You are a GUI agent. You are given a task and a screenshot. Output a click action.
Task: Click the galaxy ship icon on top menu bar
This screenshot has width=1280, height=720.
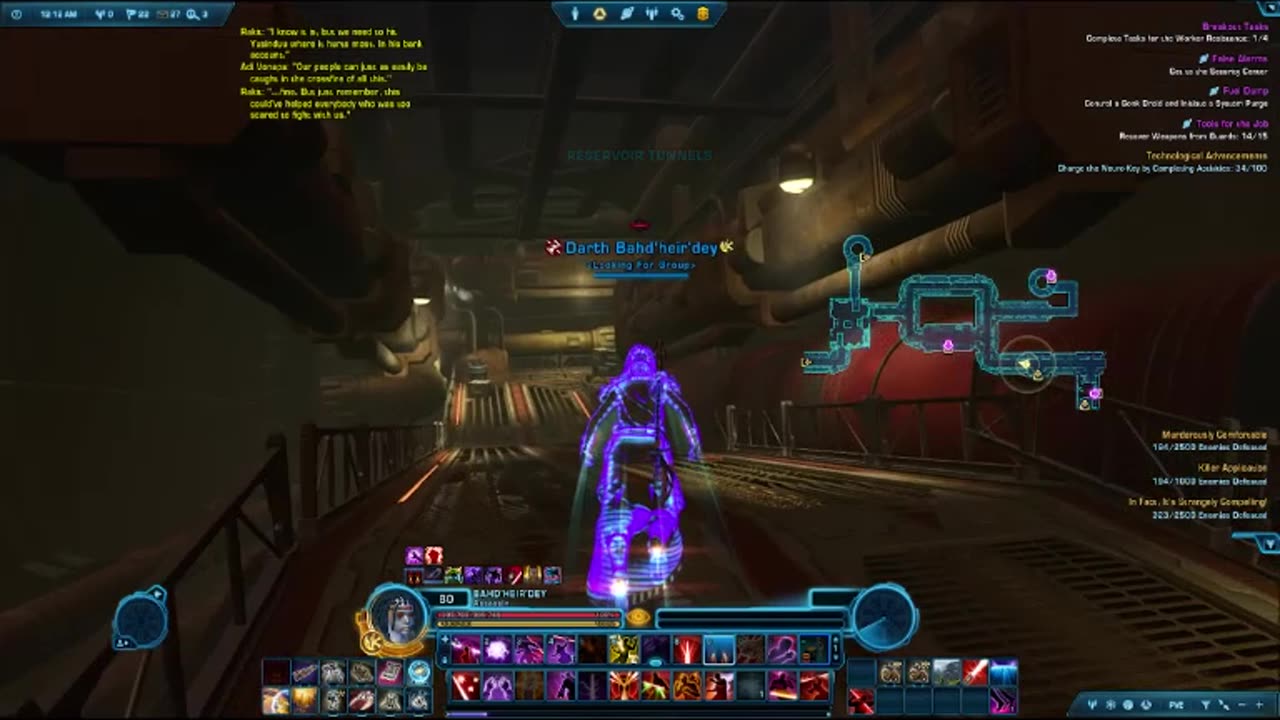coord(627,12)
